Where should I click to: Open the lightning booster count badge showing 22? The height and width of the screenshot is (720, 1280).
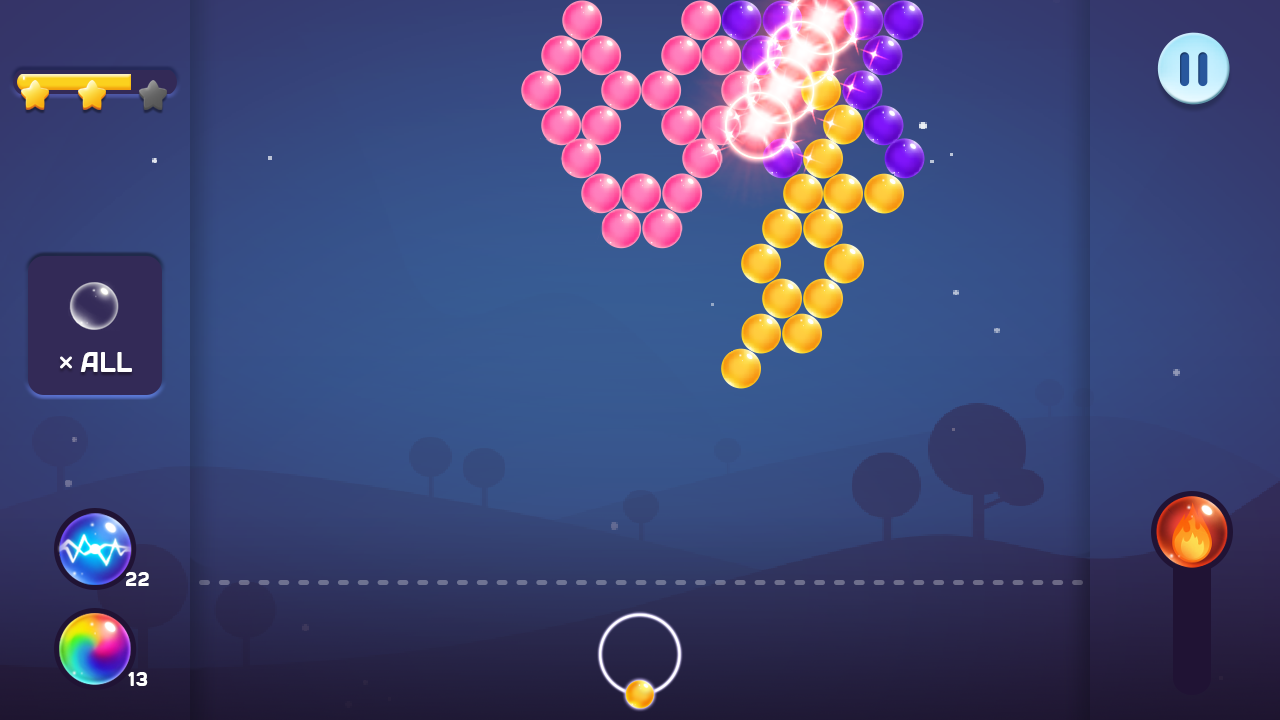click(138, 578)
